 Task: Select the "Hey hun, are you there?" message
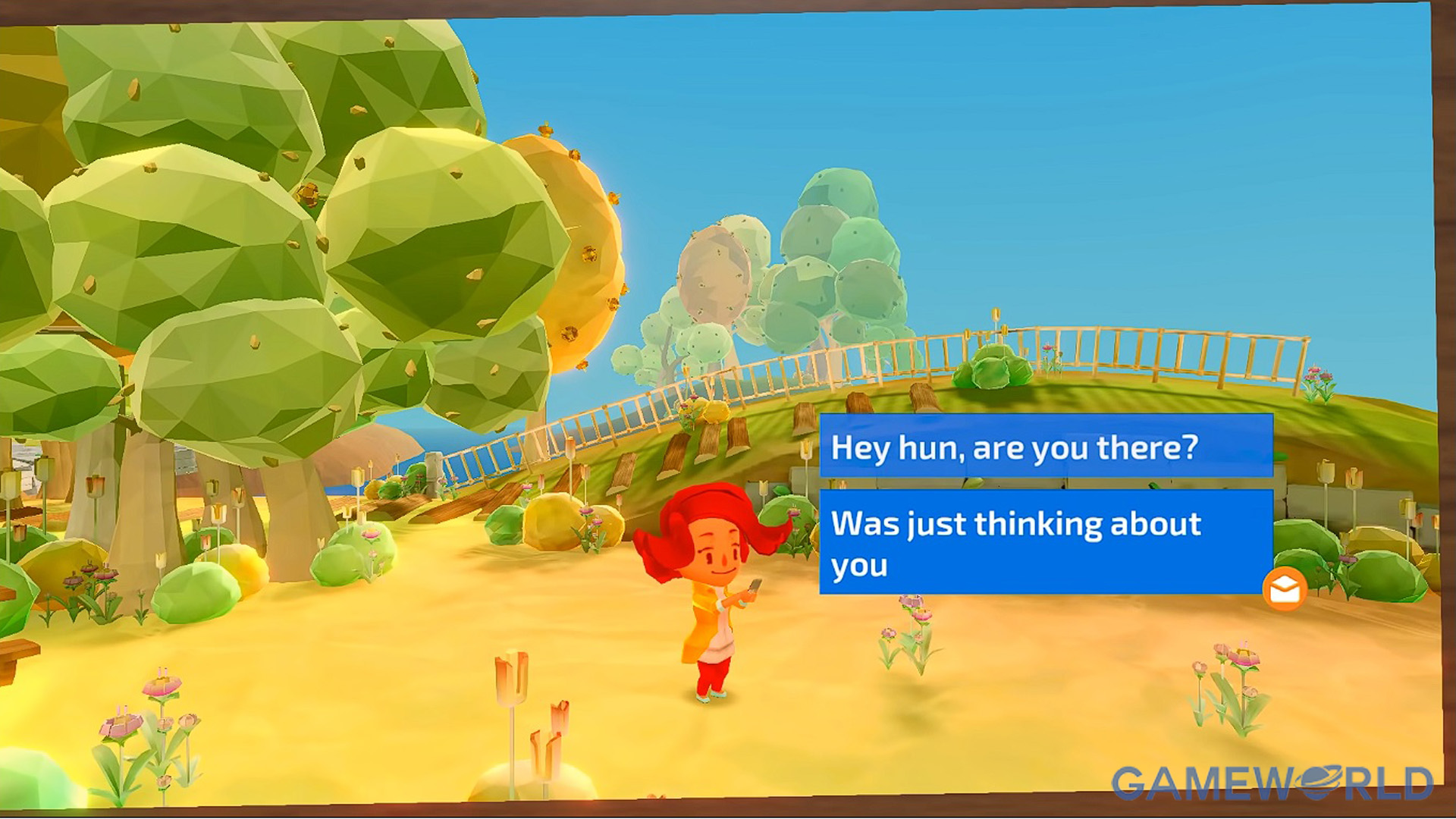tap(1046, 447)
